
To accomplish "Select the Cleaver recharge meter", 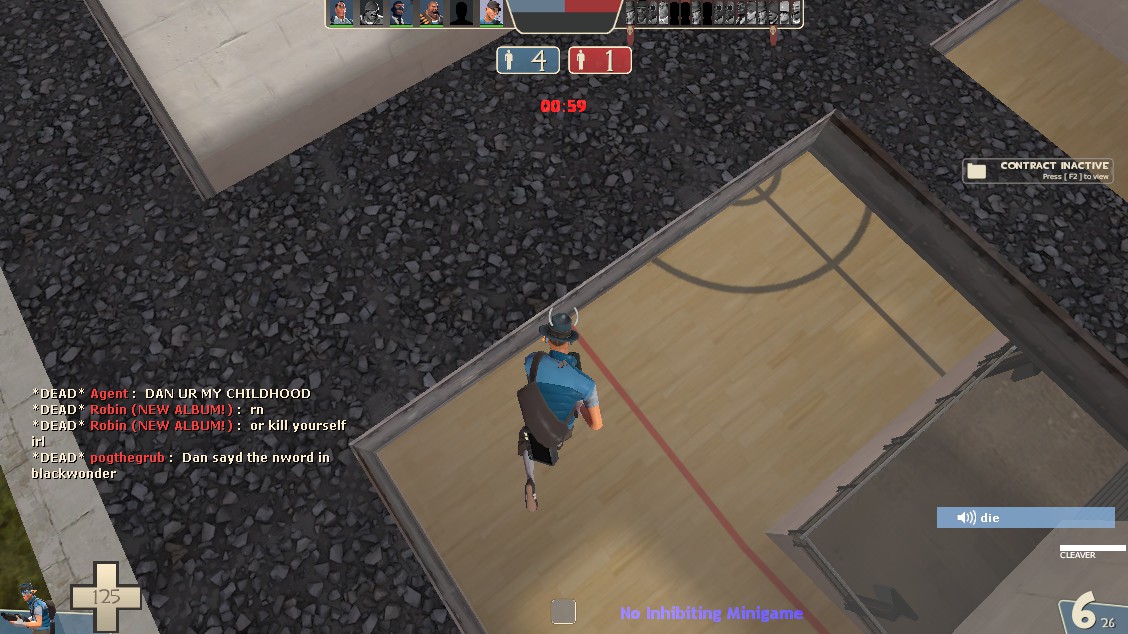I will click(1092, 548).
